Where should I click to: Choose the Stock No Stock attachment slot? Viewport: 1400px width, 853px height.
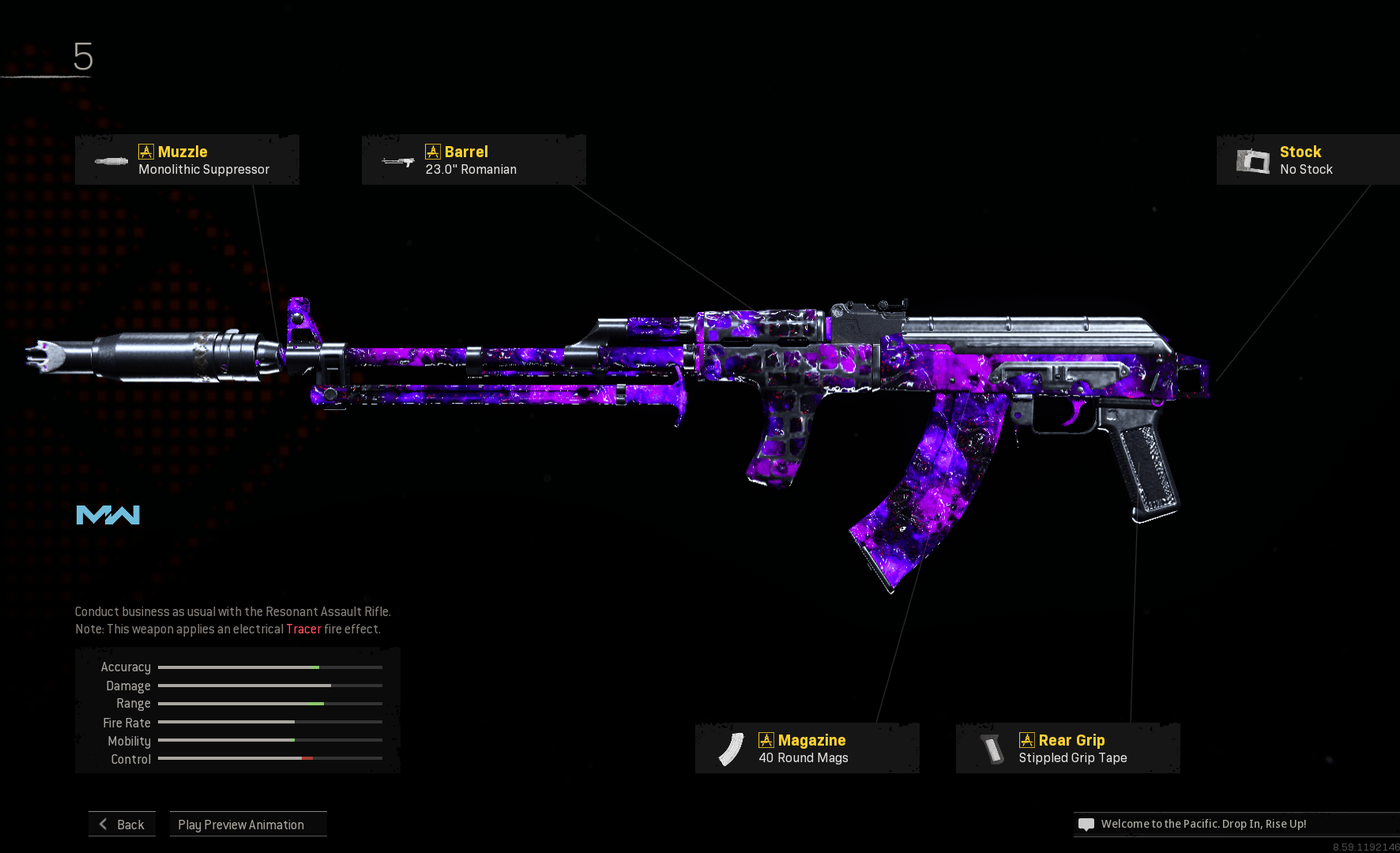[x=1307, y=160]
